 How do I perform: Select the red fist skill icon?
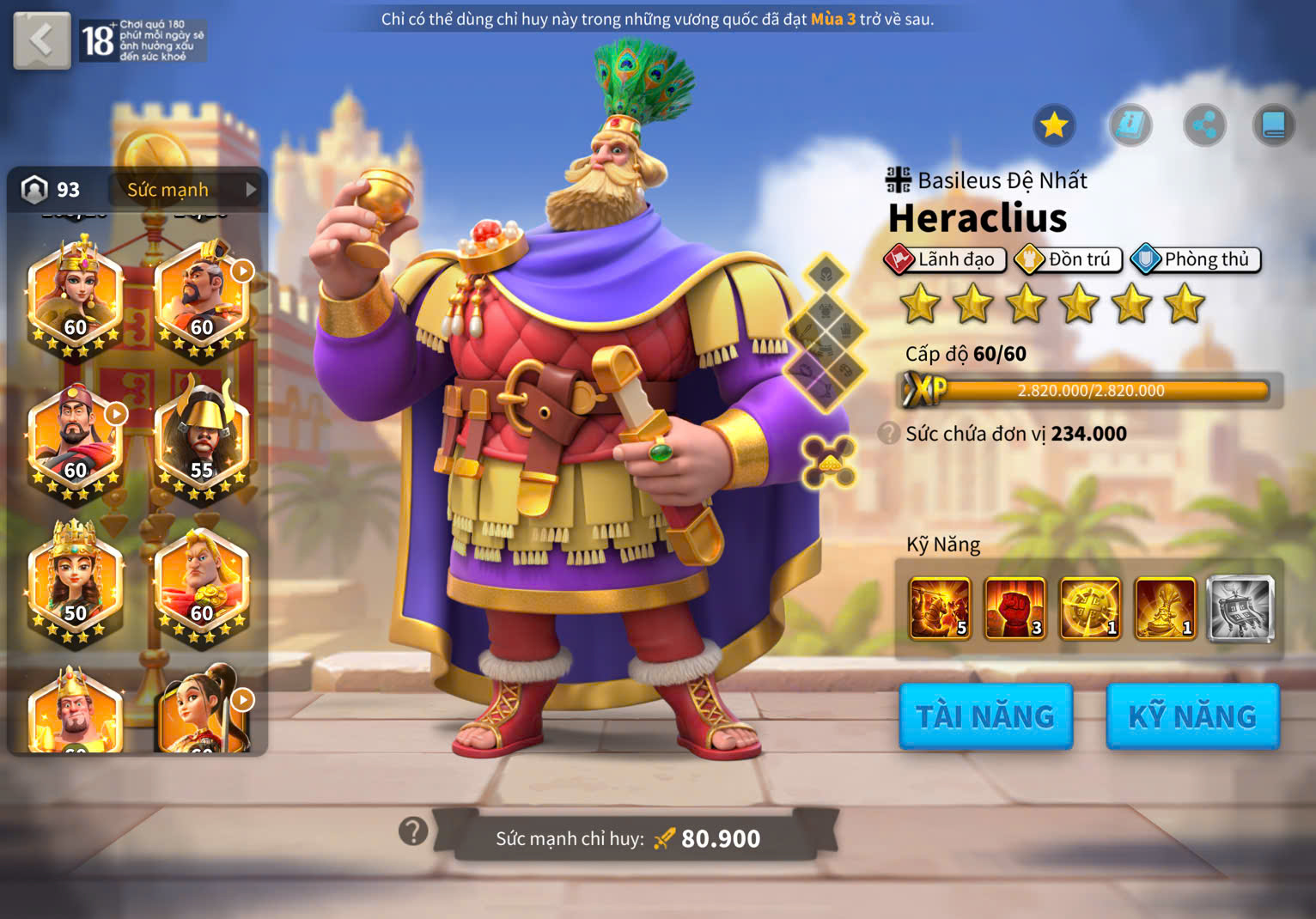coord(1014,609)
